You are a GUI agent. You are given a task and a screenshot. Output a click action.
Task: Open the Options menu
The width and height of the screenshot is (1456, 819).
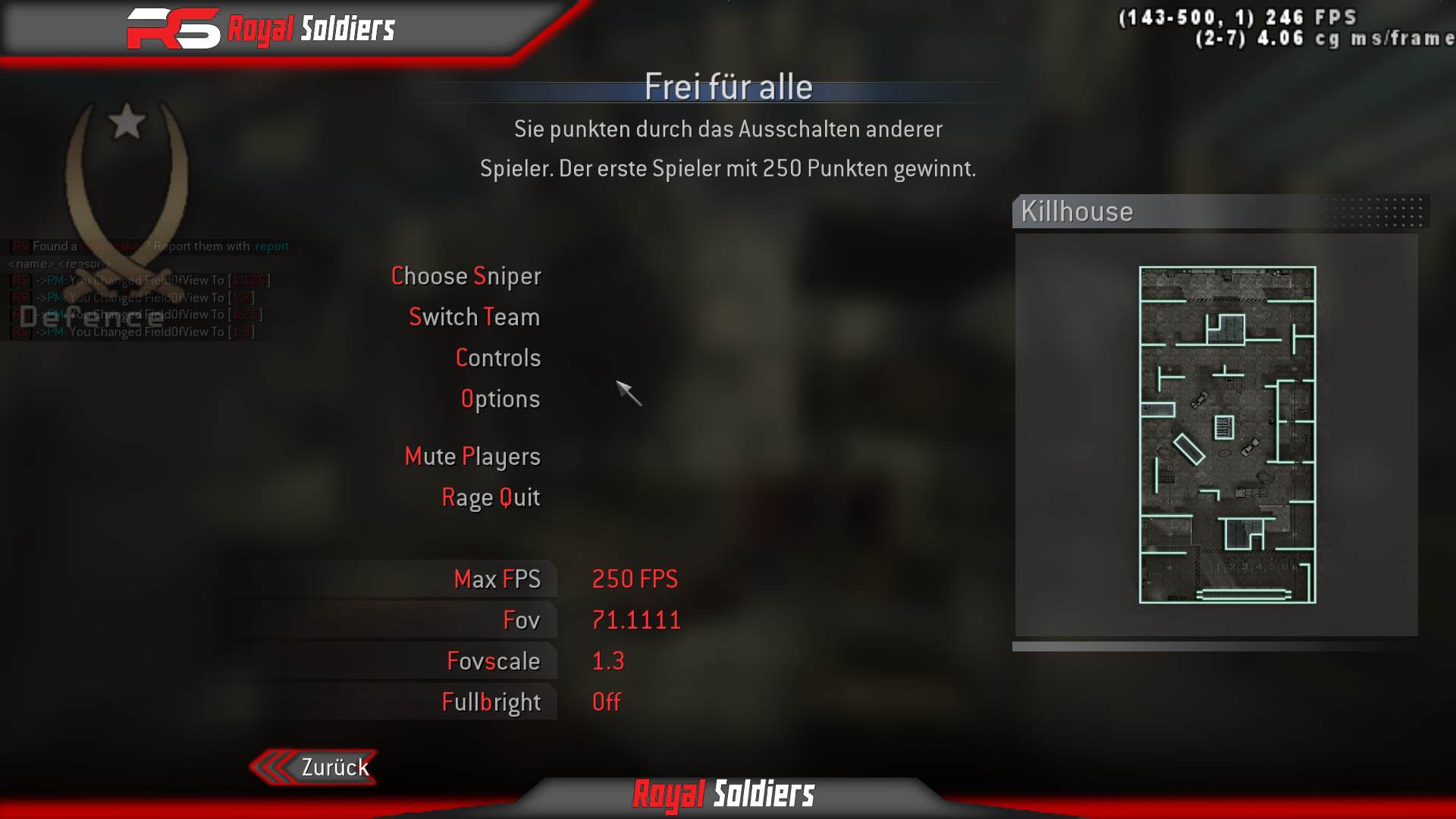tap(501, 399)
